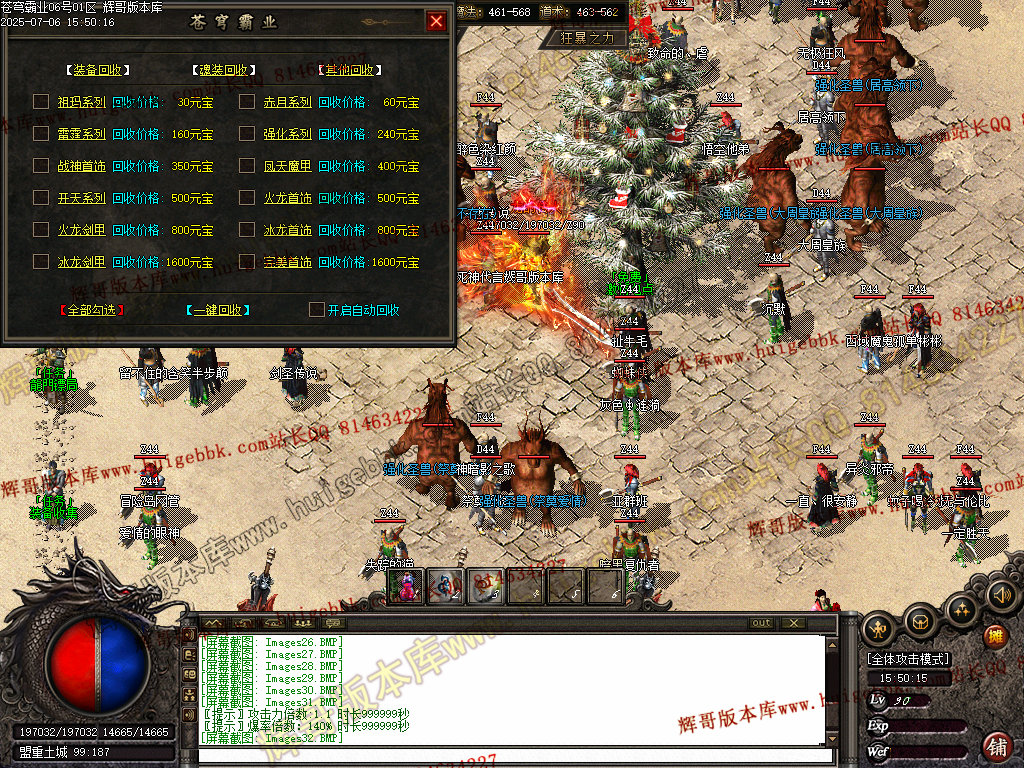This screenshot has width=1024, height=768.
Task: Activate 一键回收 one-click recycle
Action: coord(217,310)
